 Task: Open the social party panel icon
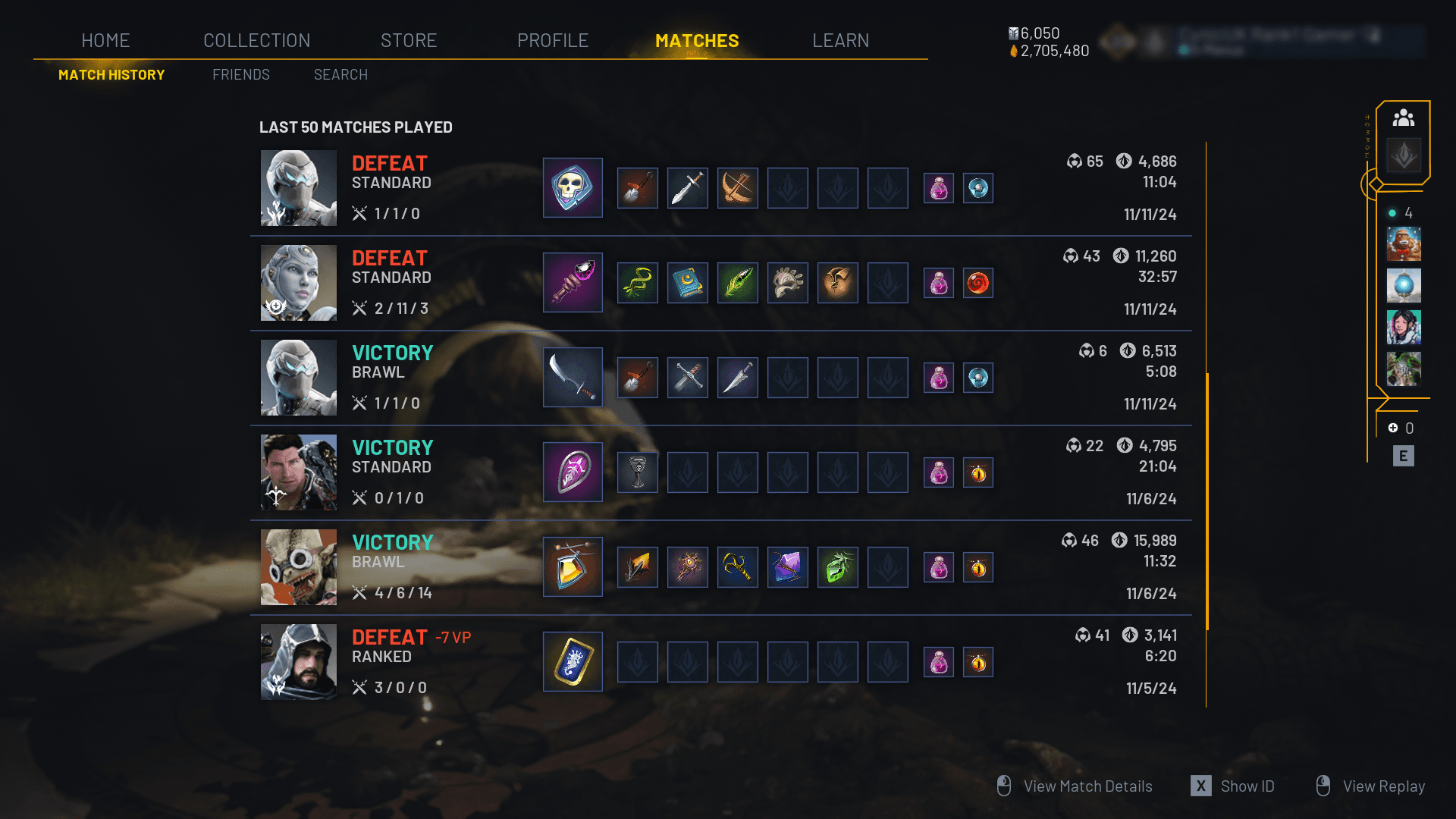(x=1403, y=118)
